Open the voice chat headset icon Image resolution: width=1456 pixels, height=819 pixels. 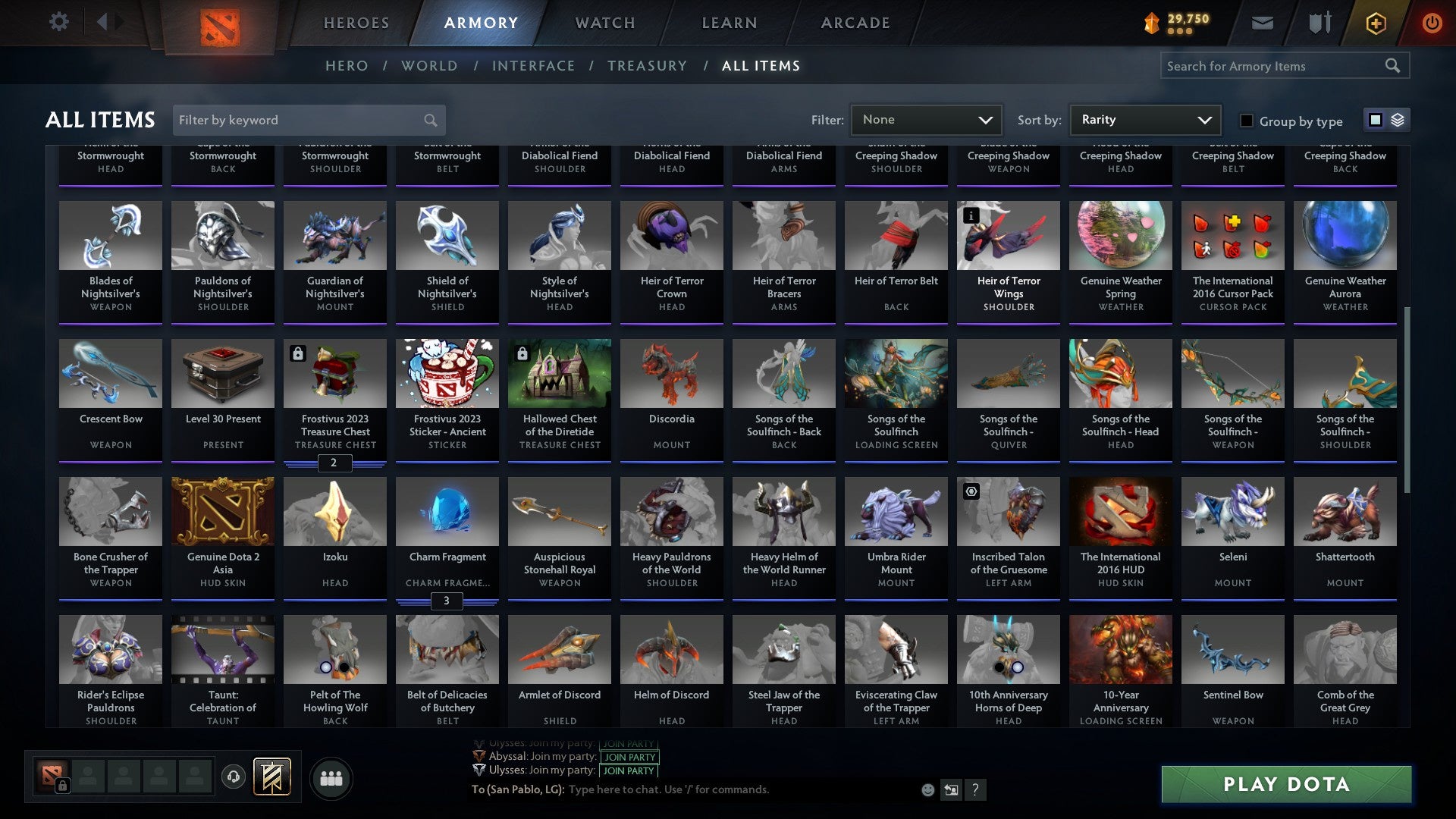(x=234, y=777)
